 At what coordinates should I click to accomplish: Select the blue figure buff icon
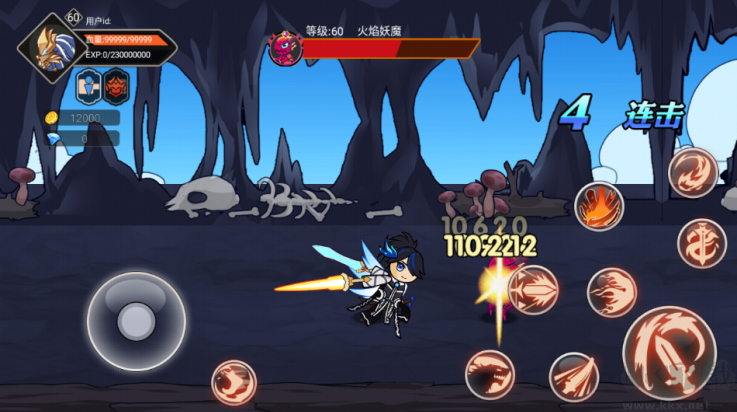(x=87, y=87)
